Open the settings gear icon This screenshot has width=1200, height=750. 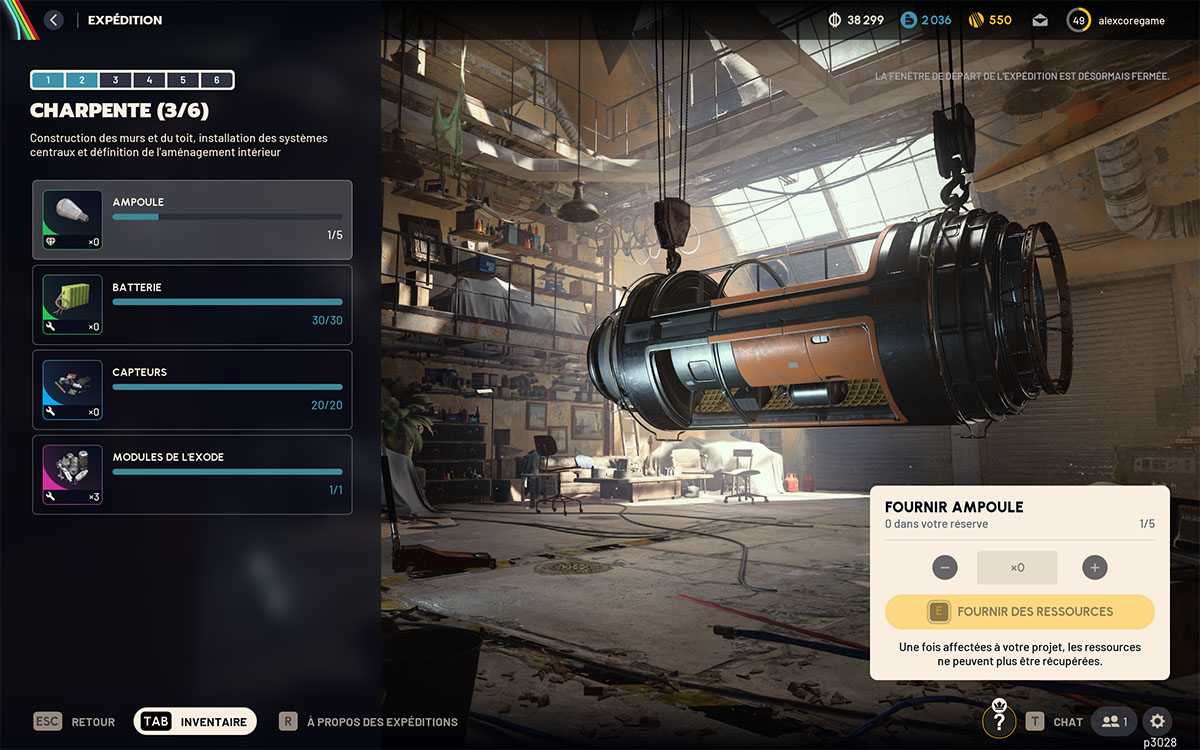click(1157, 721)
